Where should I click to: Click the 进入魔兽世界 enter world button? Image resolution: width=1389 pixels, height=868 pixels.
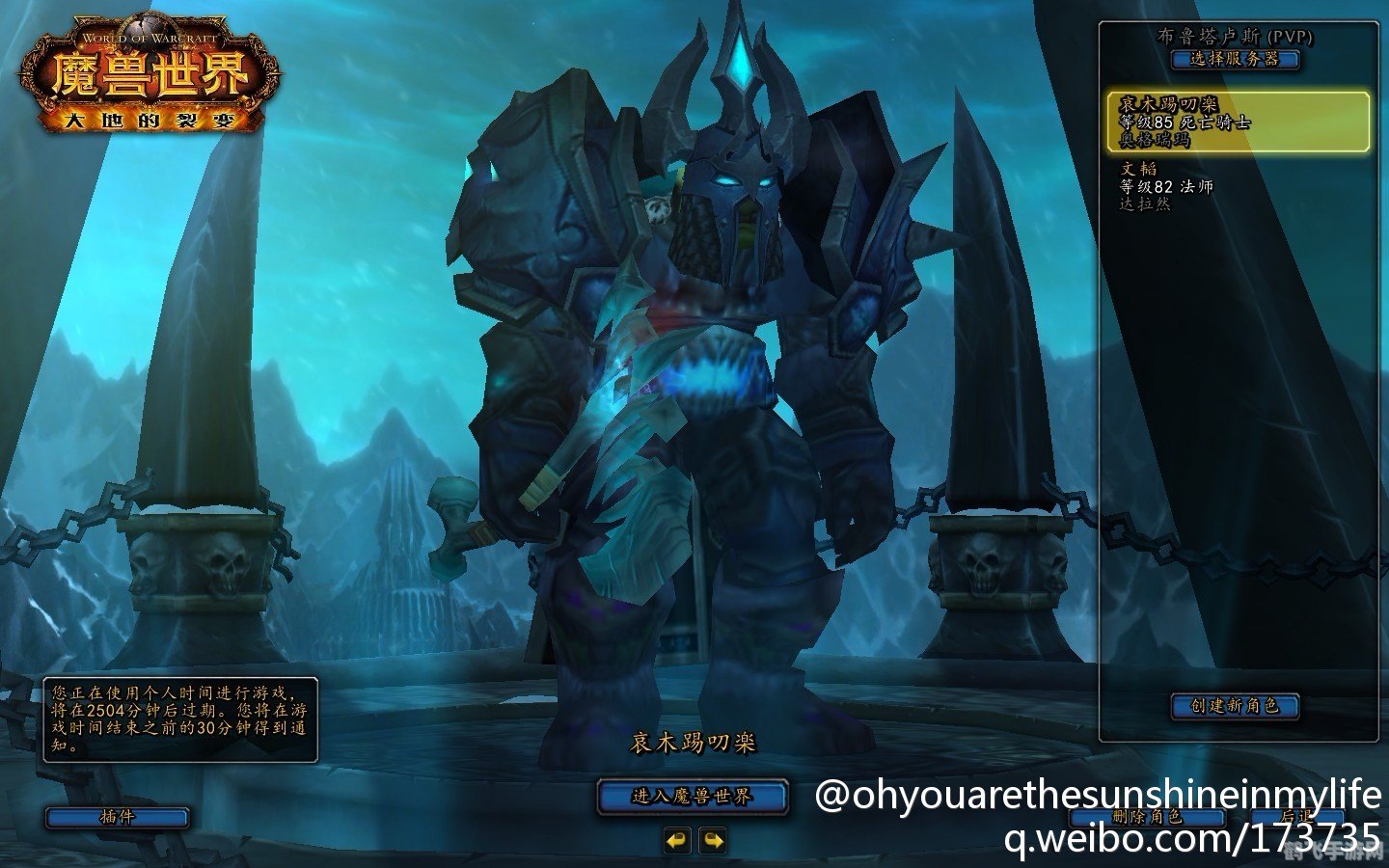coord(693,797)
